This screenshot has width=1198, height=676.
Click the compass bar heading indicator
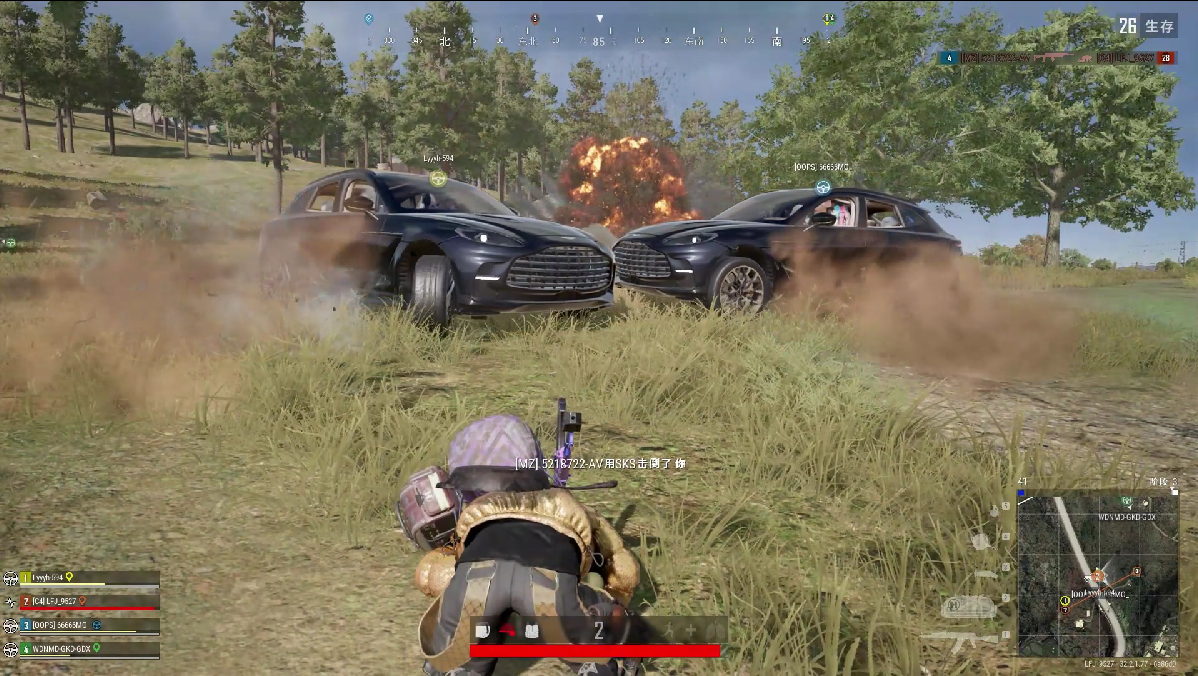[599, 19]
